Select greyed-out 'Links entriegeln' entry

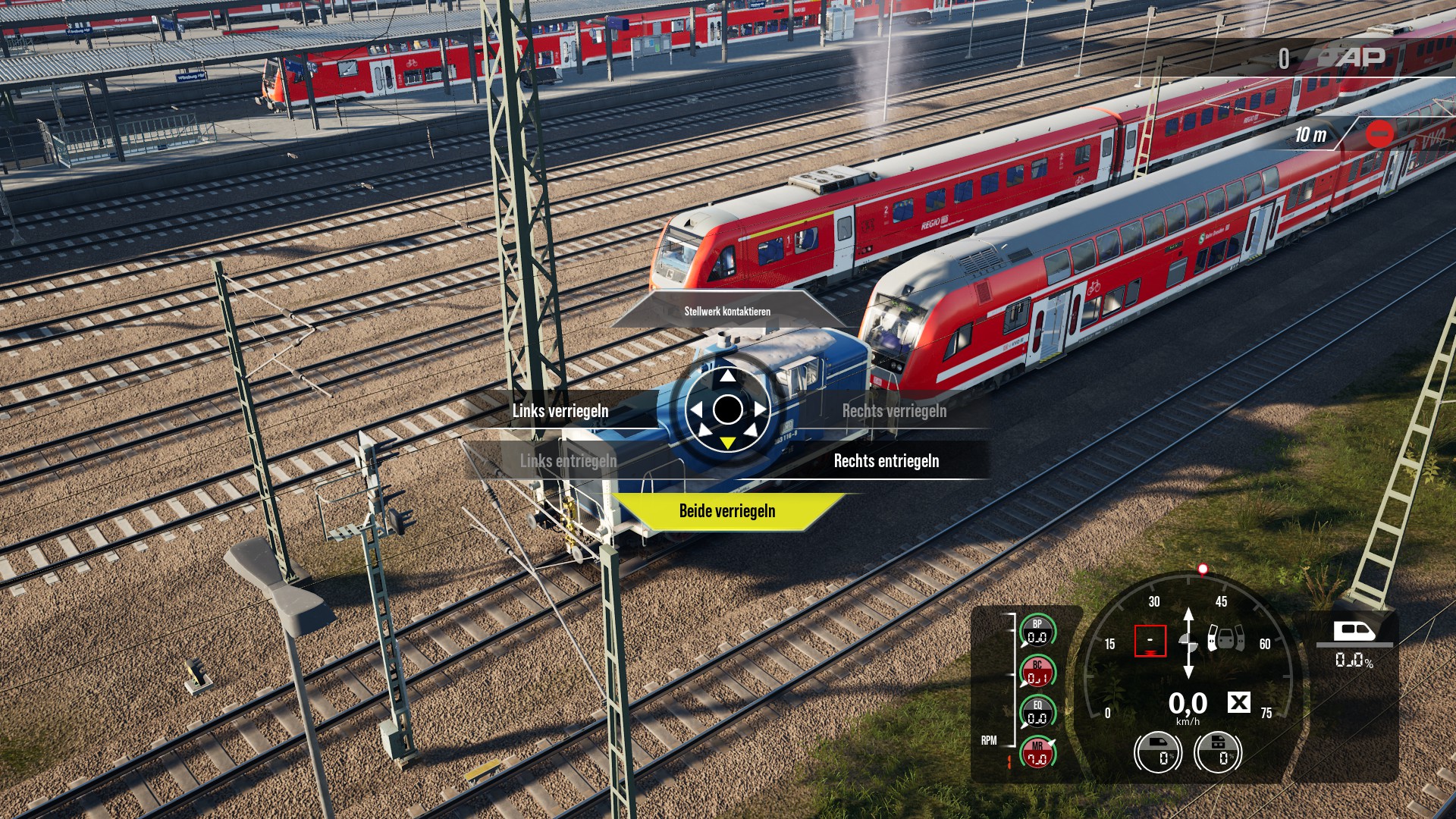click(x=568, y=461)
